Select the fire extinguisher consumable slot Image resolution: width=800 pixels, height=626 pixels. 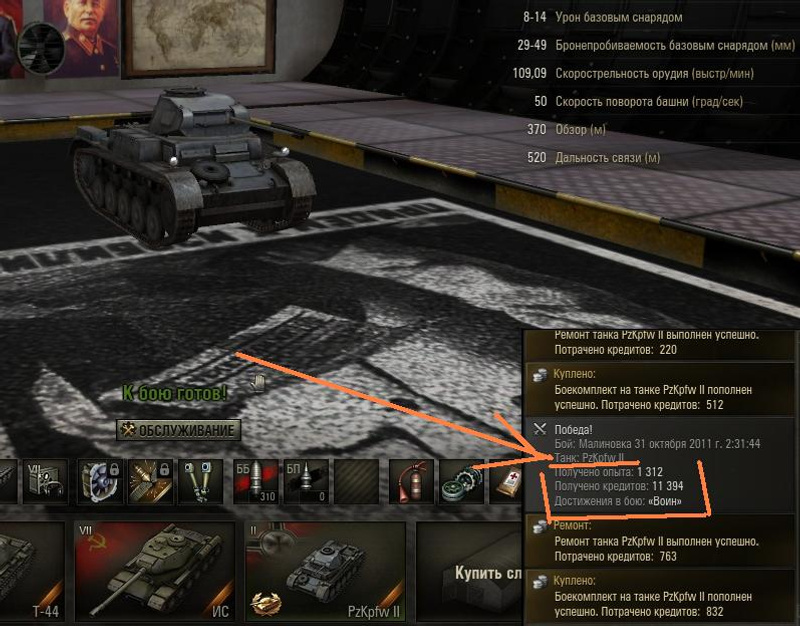pyautogui.click(x=408, y=481)
